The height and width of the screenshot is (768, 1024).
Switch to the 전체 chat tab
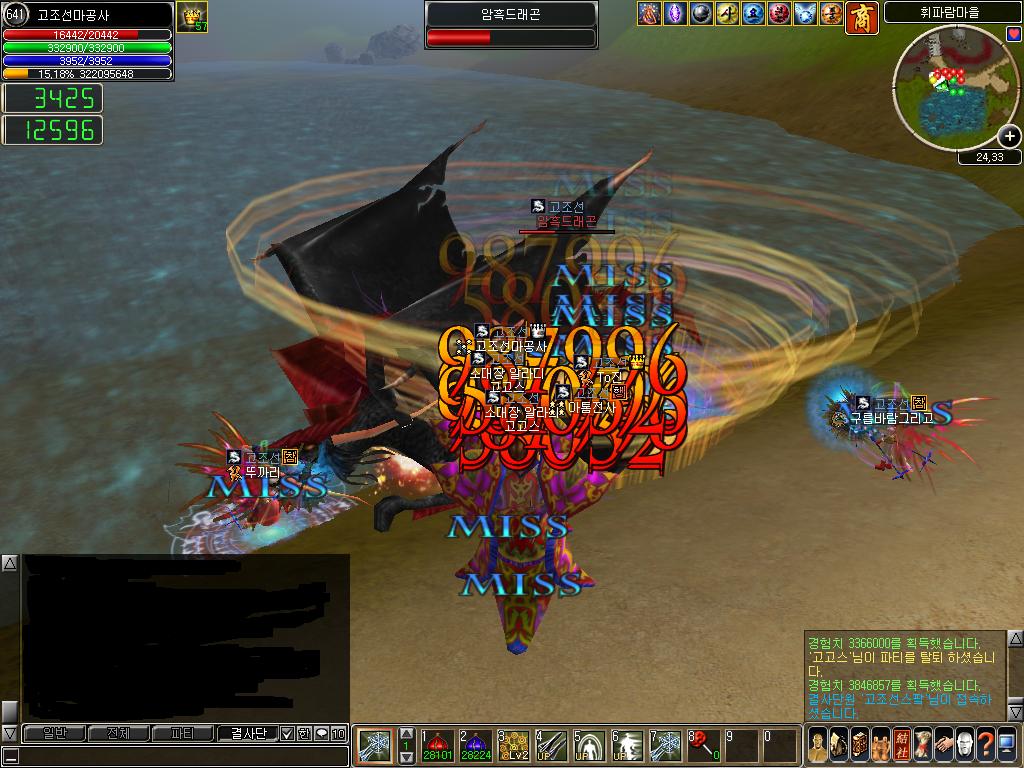click(x=118, y=733)
